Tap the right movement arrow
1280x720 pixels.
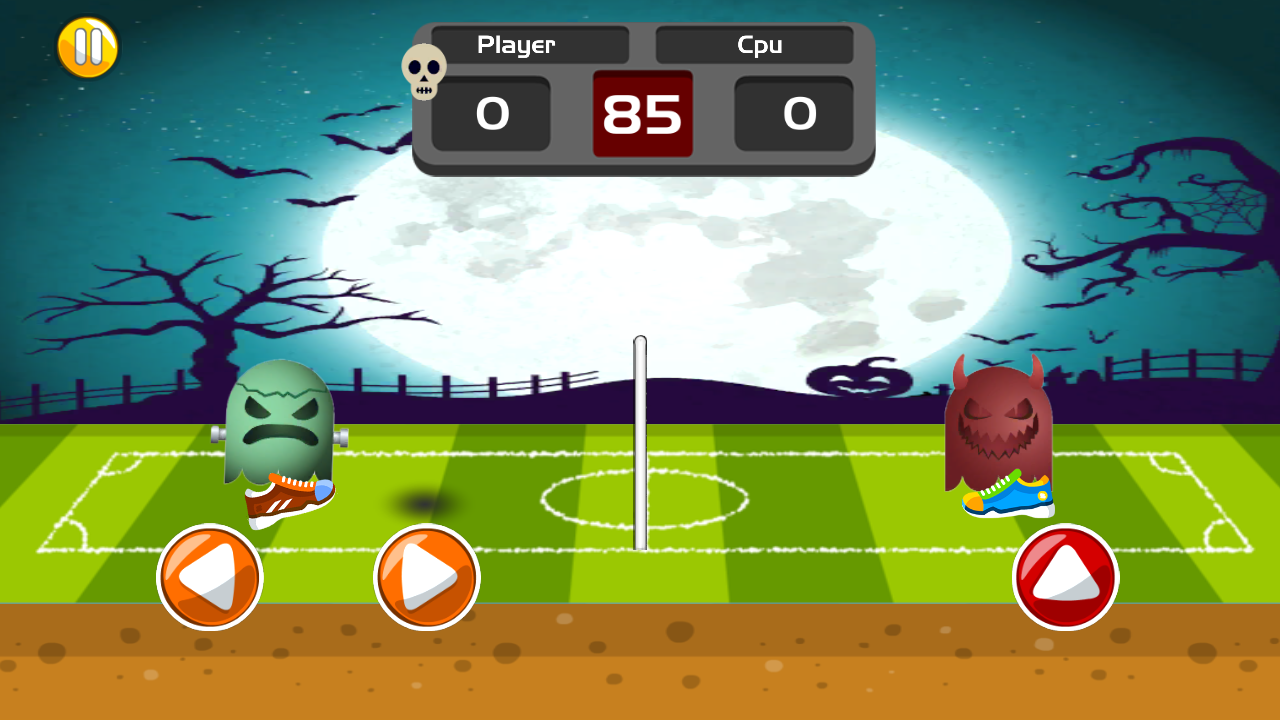point(428,577)
